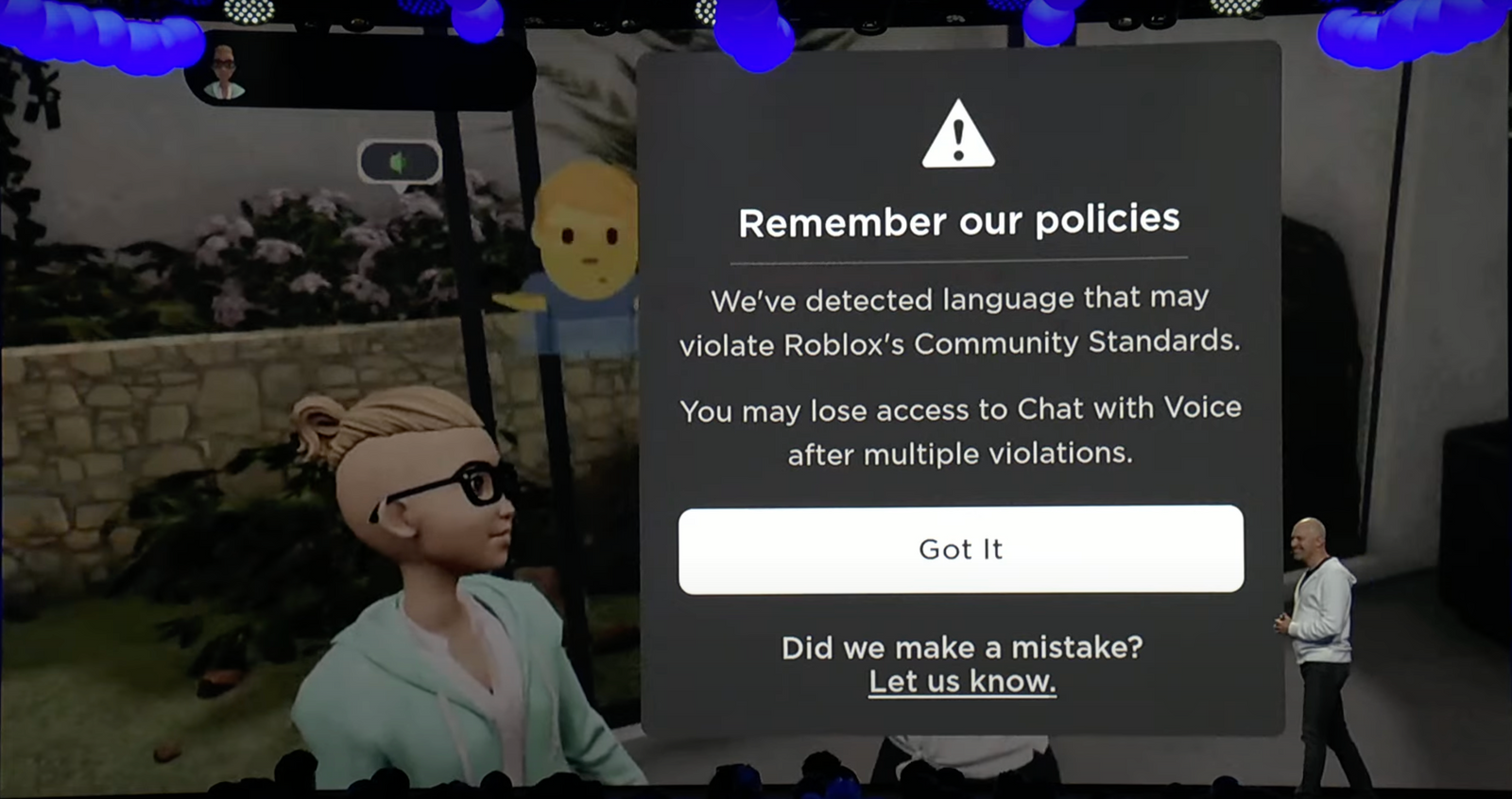Select the 'Remember our policies' dialog title
The width and height of the screenshot is (1512, 799).
(959, 219)
